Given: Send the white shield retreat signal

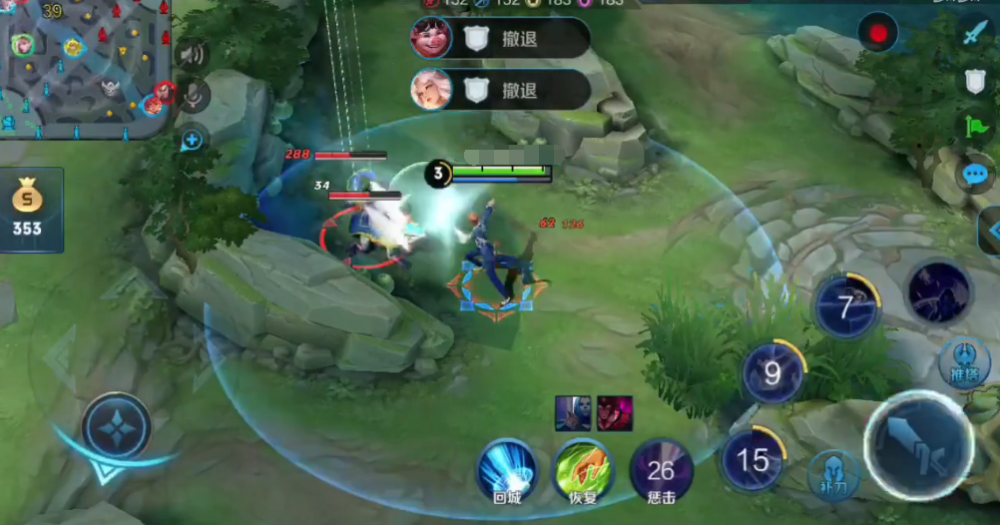Looking at the screenshot, I should (975, 81).
